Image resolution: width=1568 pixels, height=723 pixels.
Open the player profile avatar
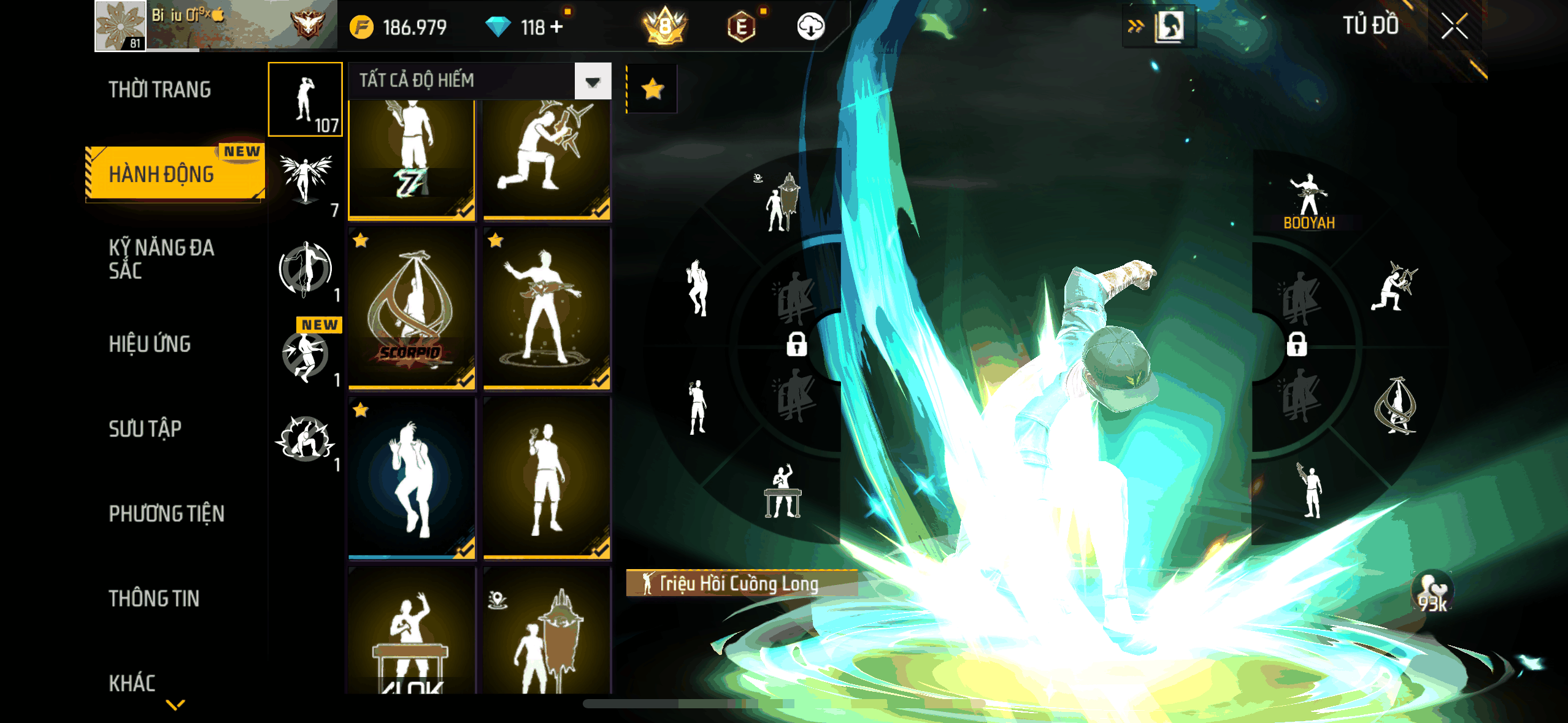tap(120, 26)
